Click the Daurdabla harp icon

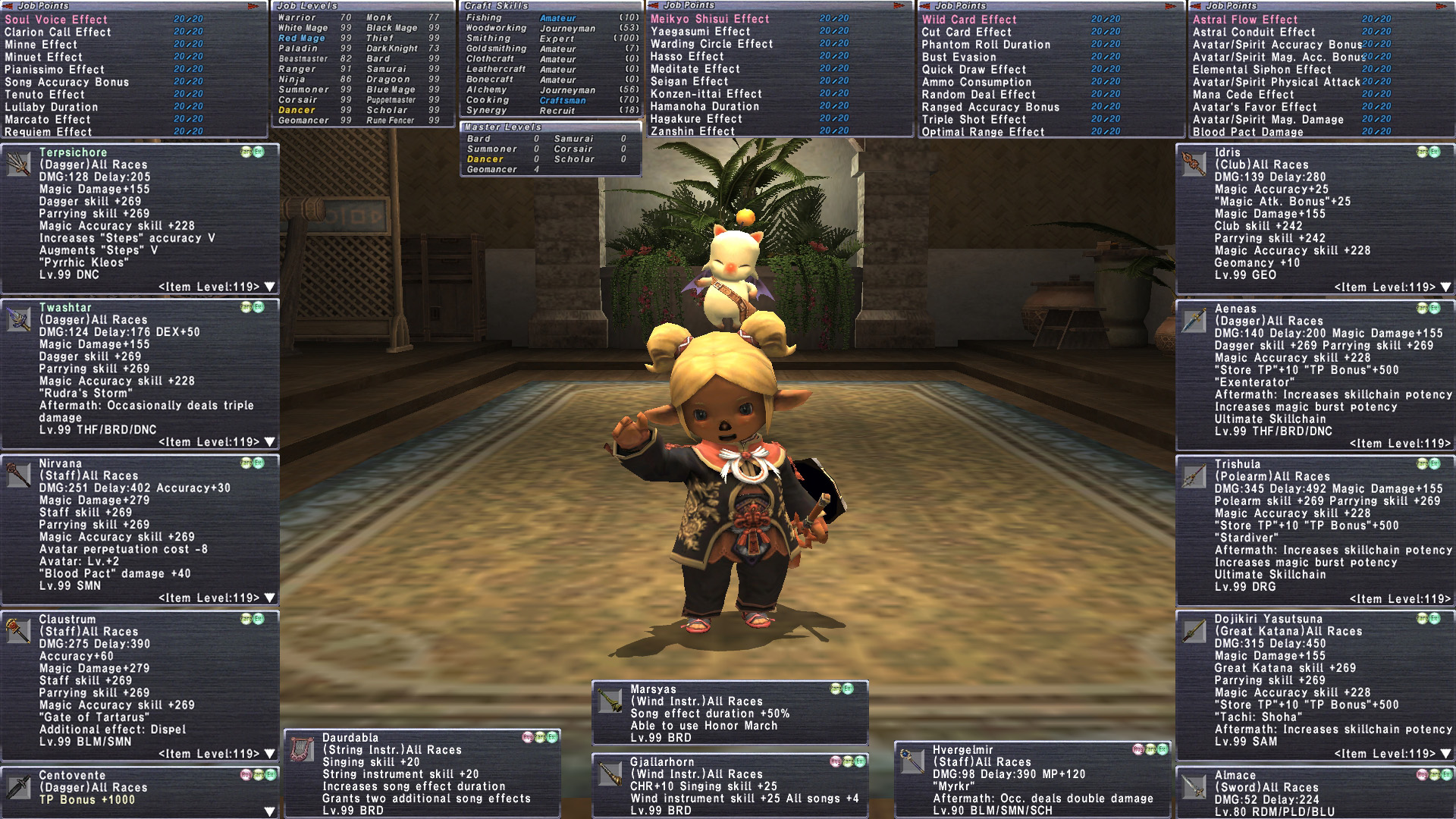pos(302,749)
